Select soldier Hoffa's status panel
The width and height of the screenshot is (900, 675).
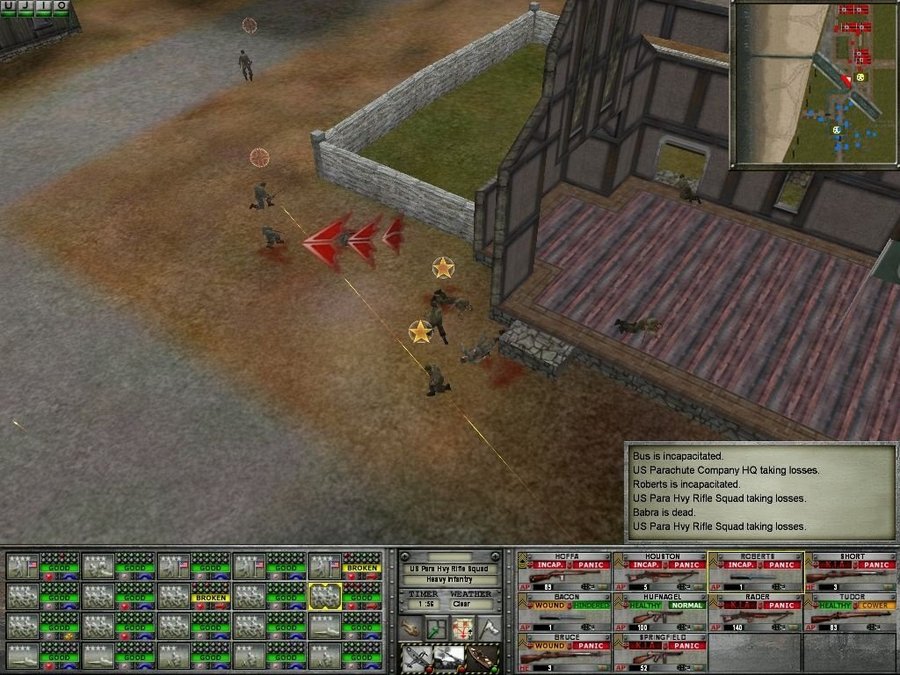click(x=564, y=571)
